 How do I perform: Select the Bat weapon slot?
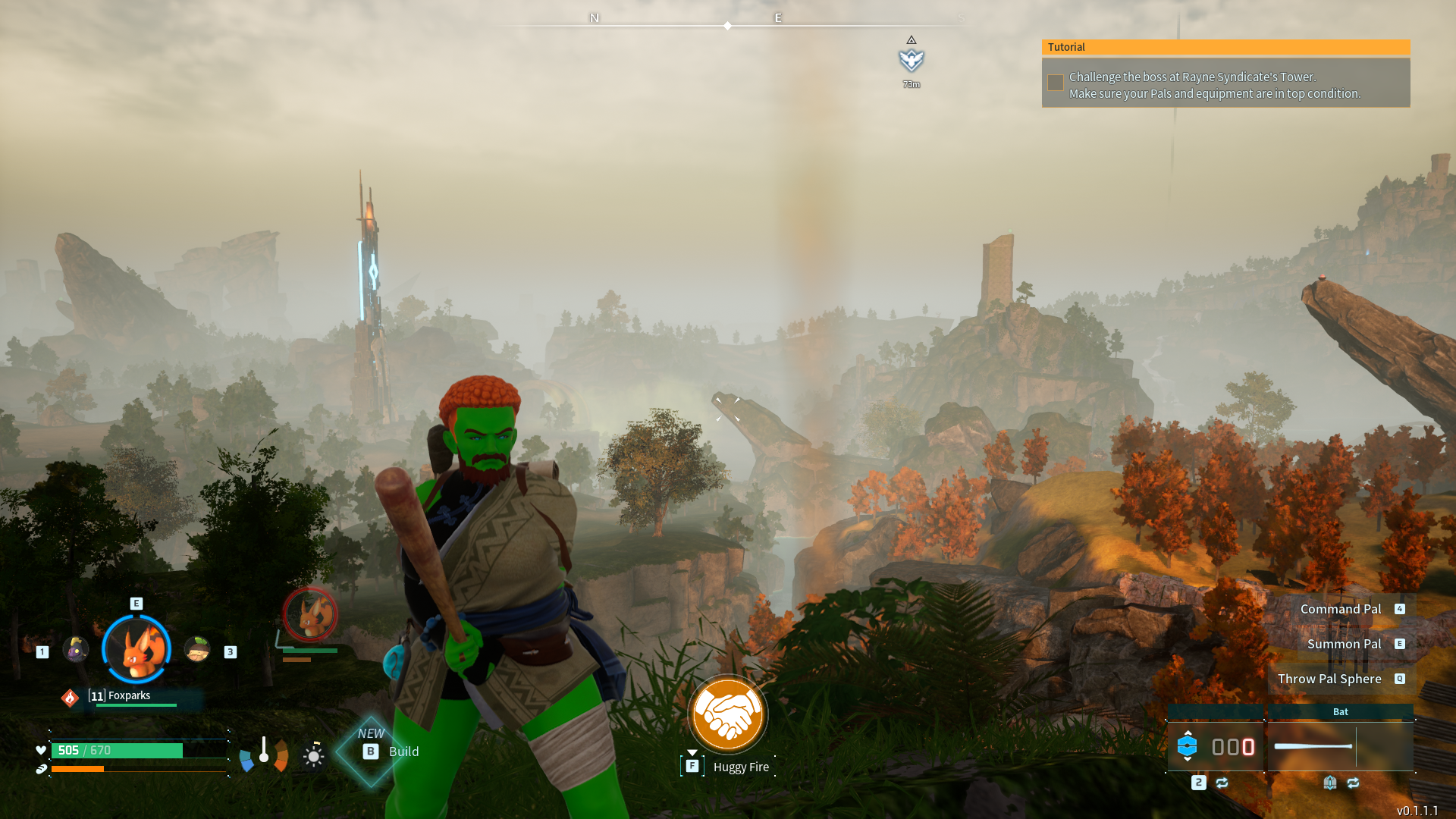(x=1340, y=746)
